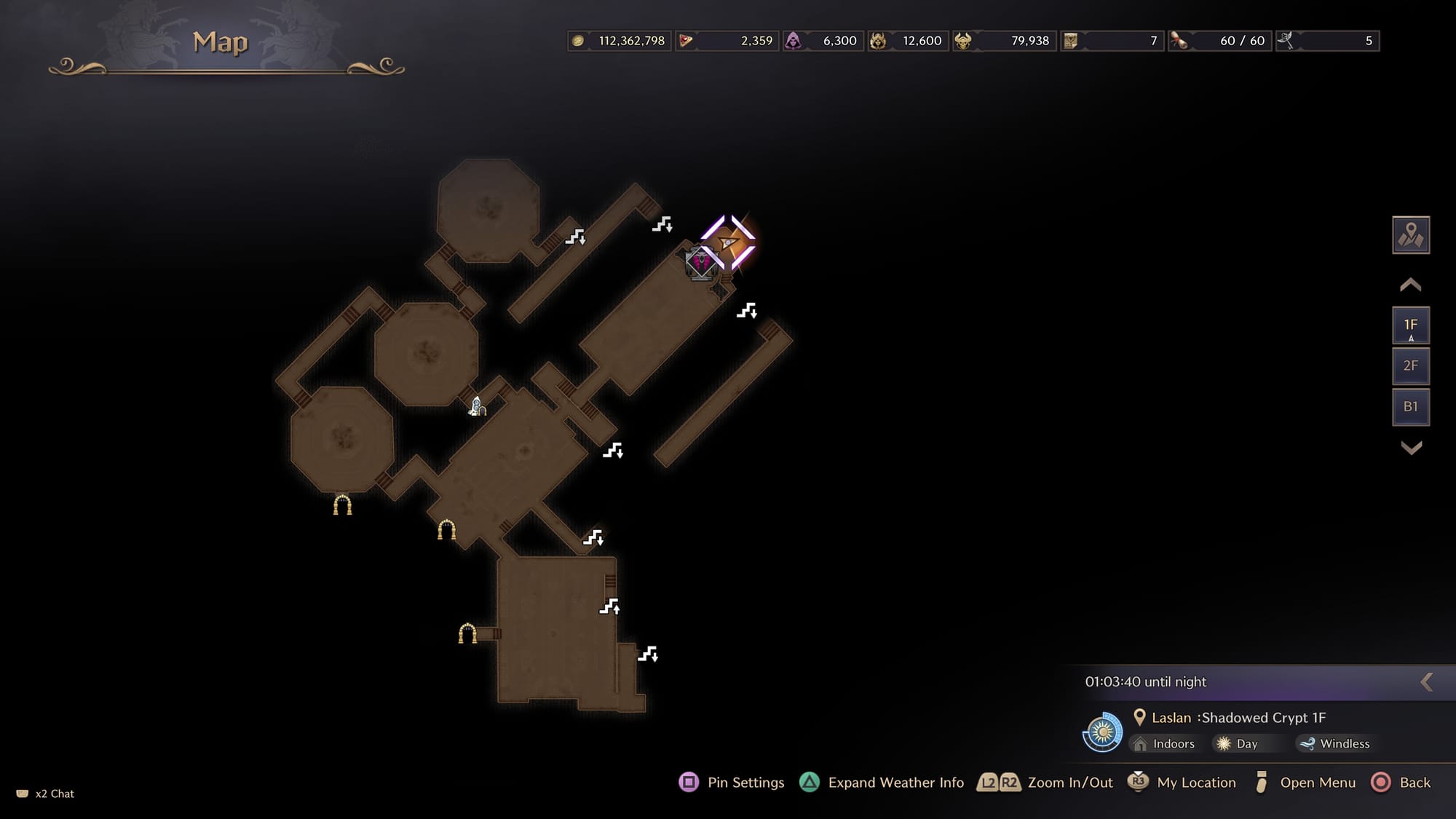Expand Weather Info
The height and width of the screenshot is (819, 1456).
click(882, 783)
